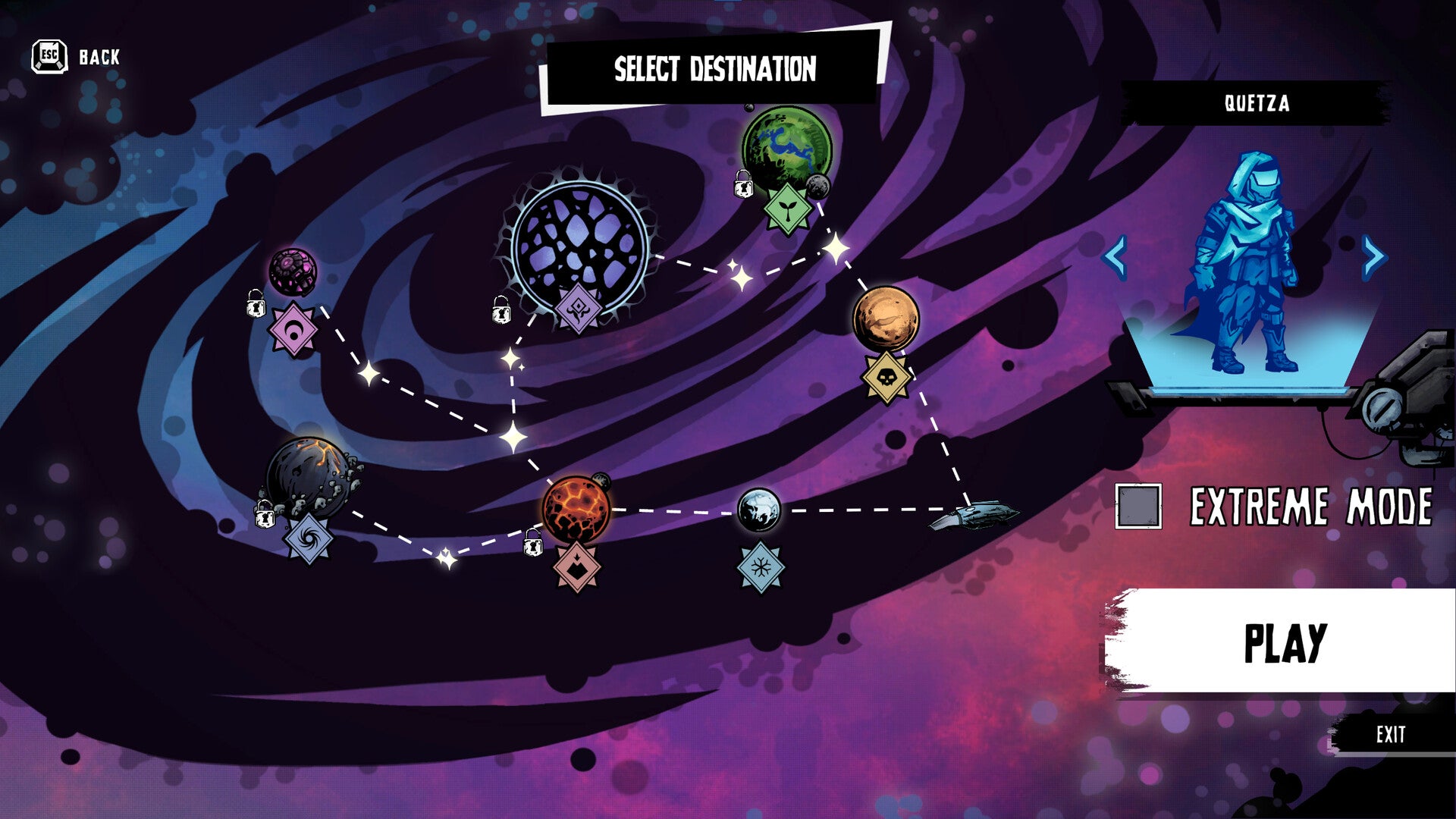1456x819 pixels.
Task: Select the icy snowflake planet destination
Action: point(759,510)
